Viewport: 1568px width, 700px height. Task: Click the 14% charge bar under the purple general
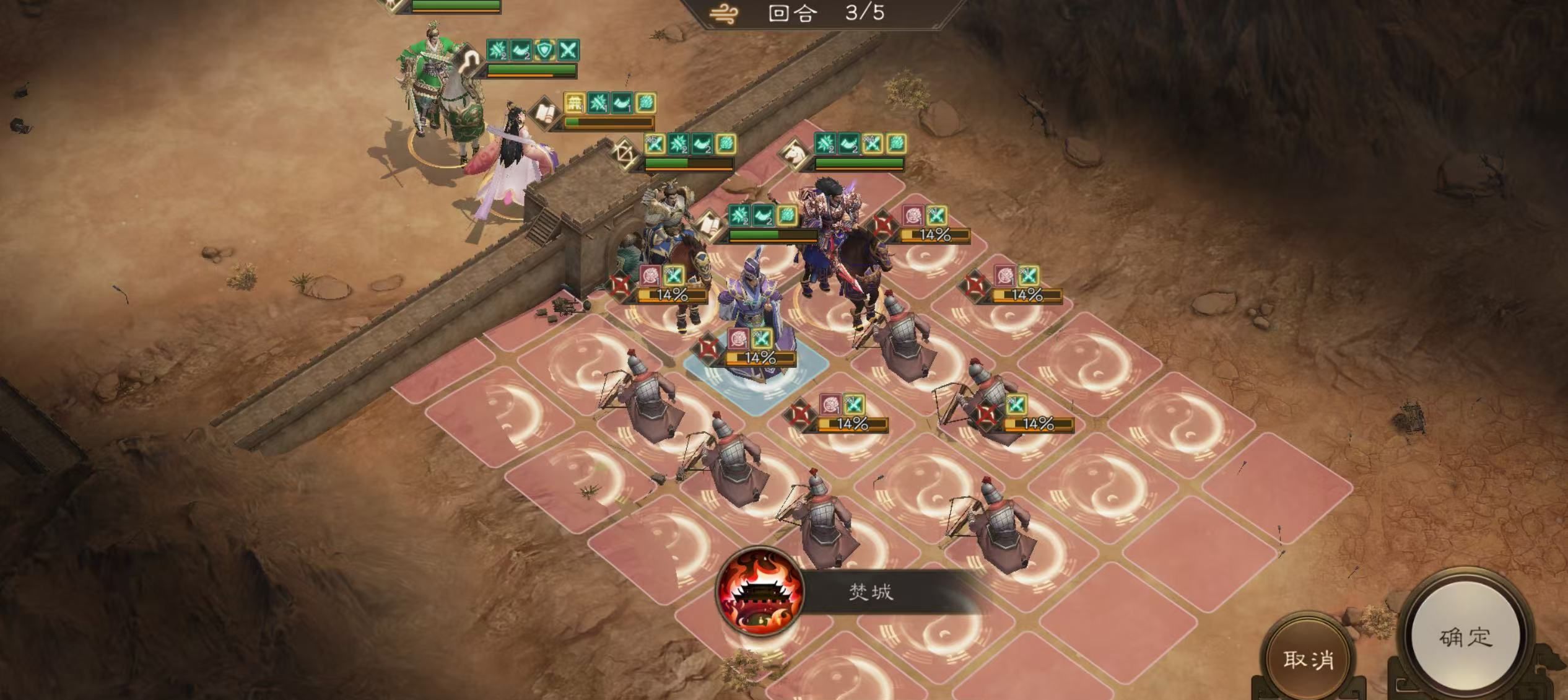(759, 359)
